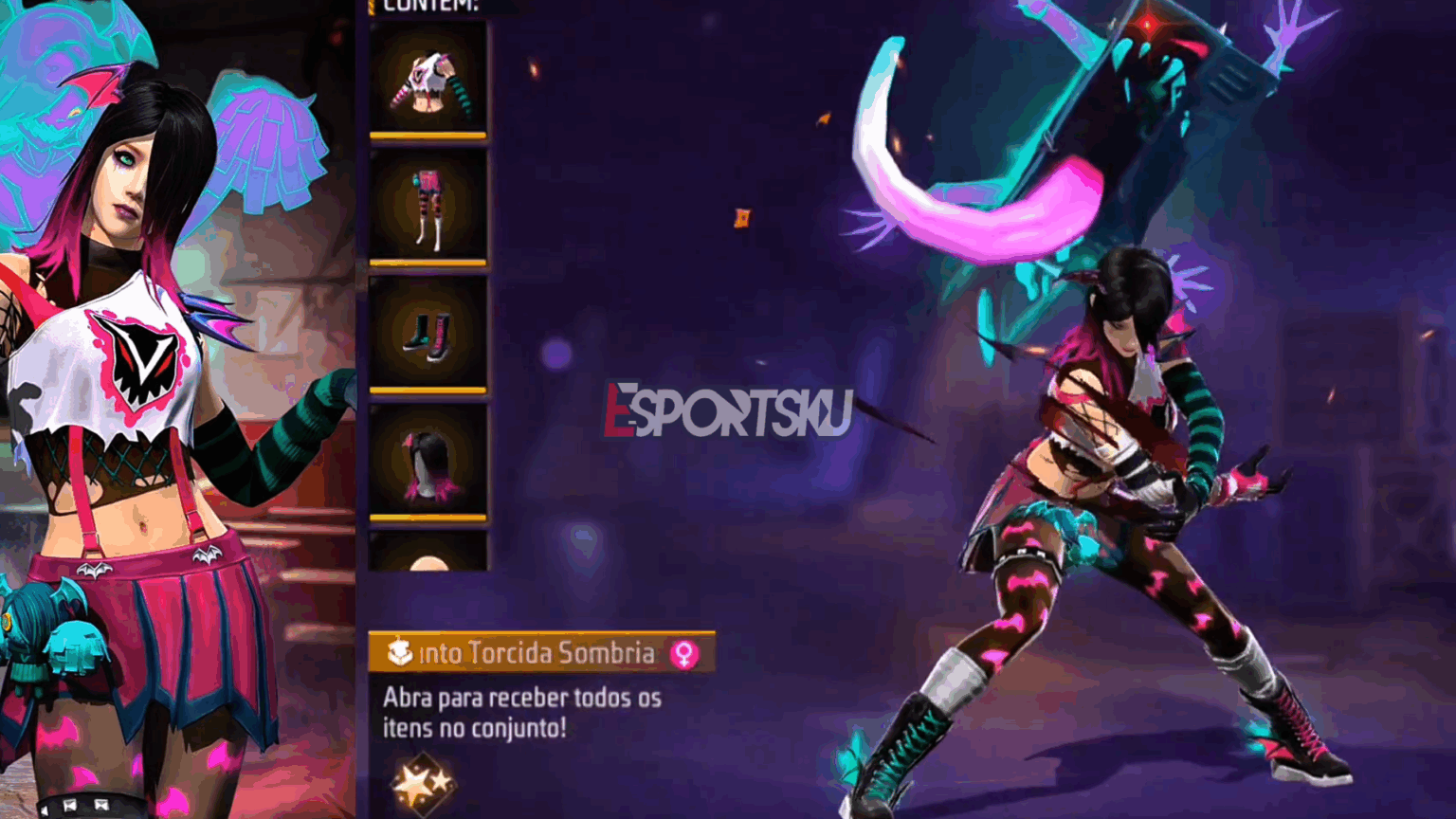The width and height of the screenshot is (1456, 819).
Task: Toggle highlight on the pants item slot
Action: coord(429,207)
